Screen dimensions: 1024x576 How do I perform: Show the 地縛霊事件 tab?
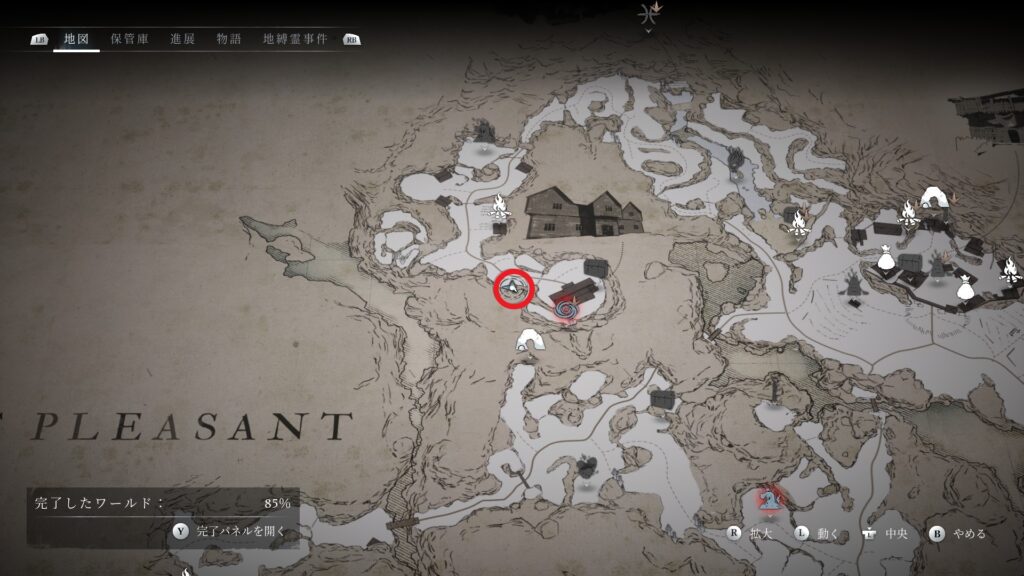(x=295, y=39)
